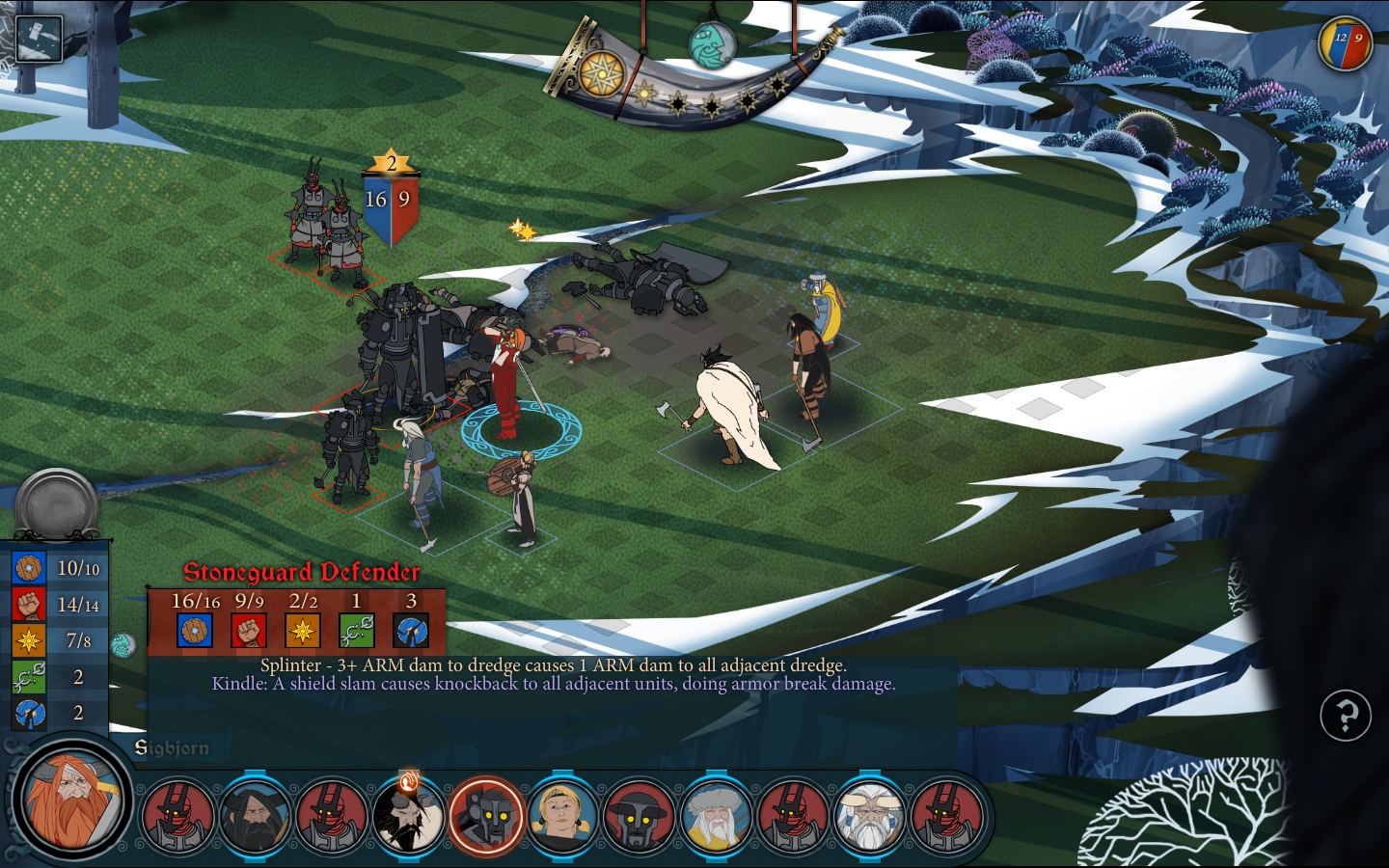Select Sigbjorn's orange willpower star icon

coord(29,640)
